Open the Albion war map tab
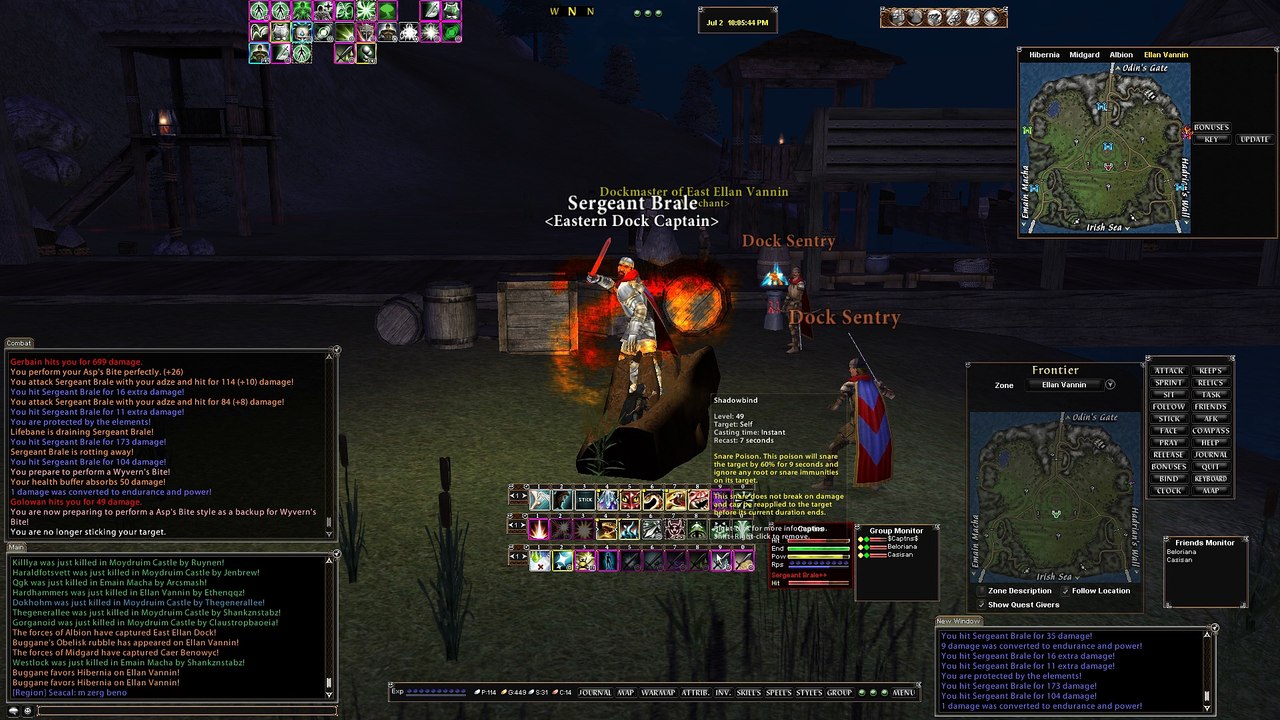Image resolution: width=1280 pixels, height=720 pixels. coord(1121,55)
